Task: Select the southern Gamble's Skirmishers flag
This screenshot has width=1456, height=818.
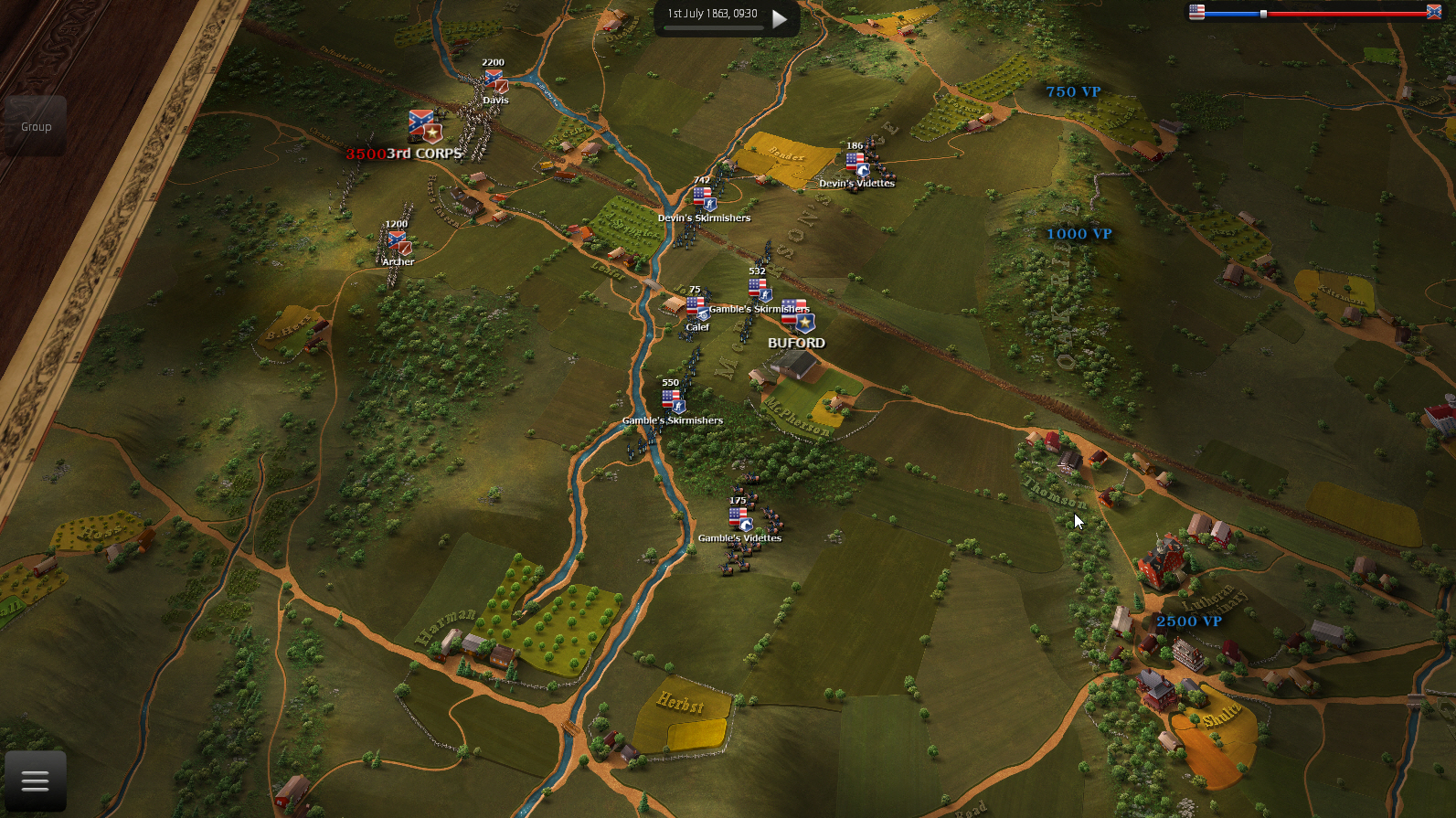Action: 670,398
